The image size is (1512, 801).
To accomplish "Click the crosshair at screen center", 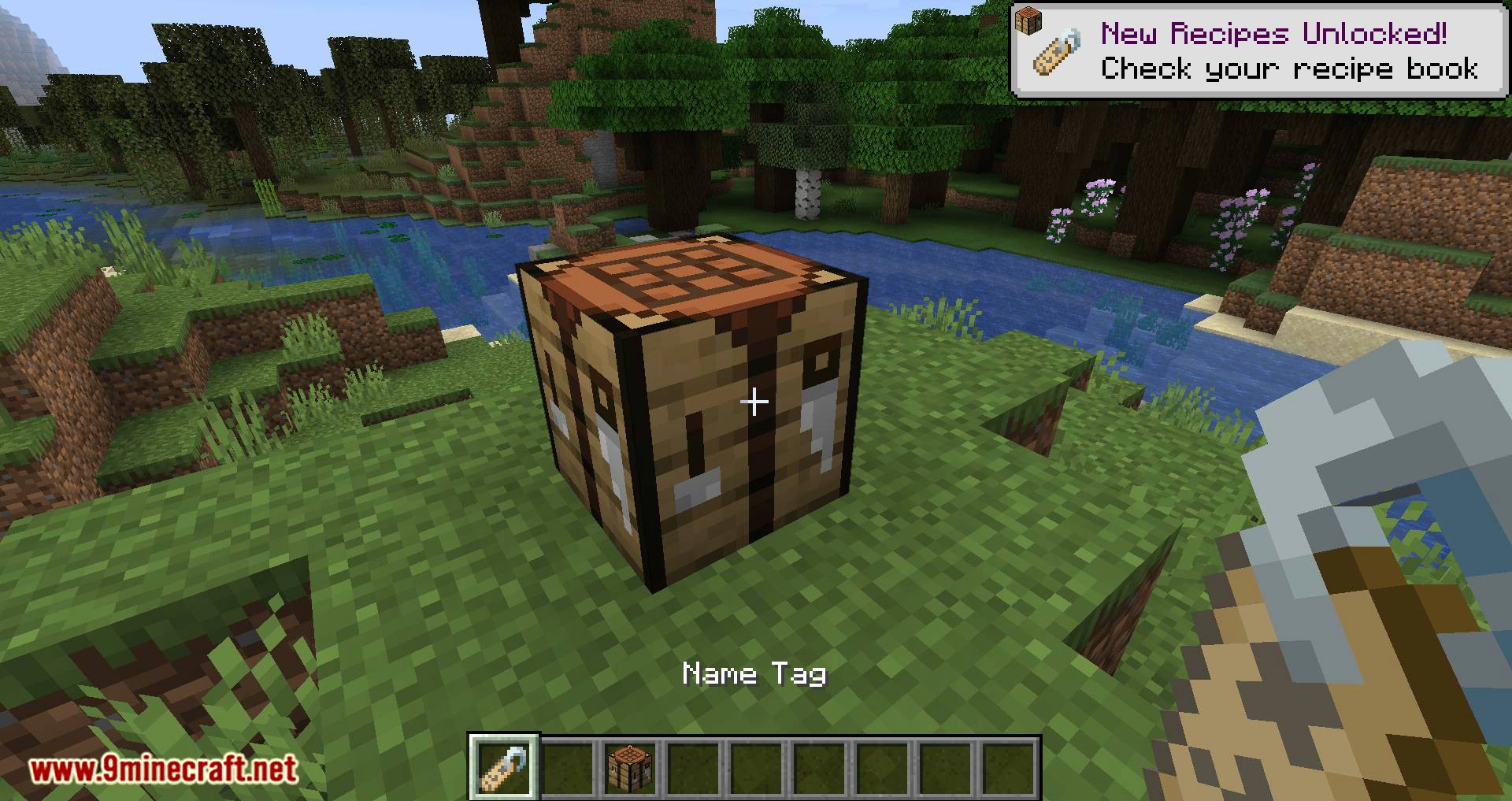I will click(x=755, y=402).
